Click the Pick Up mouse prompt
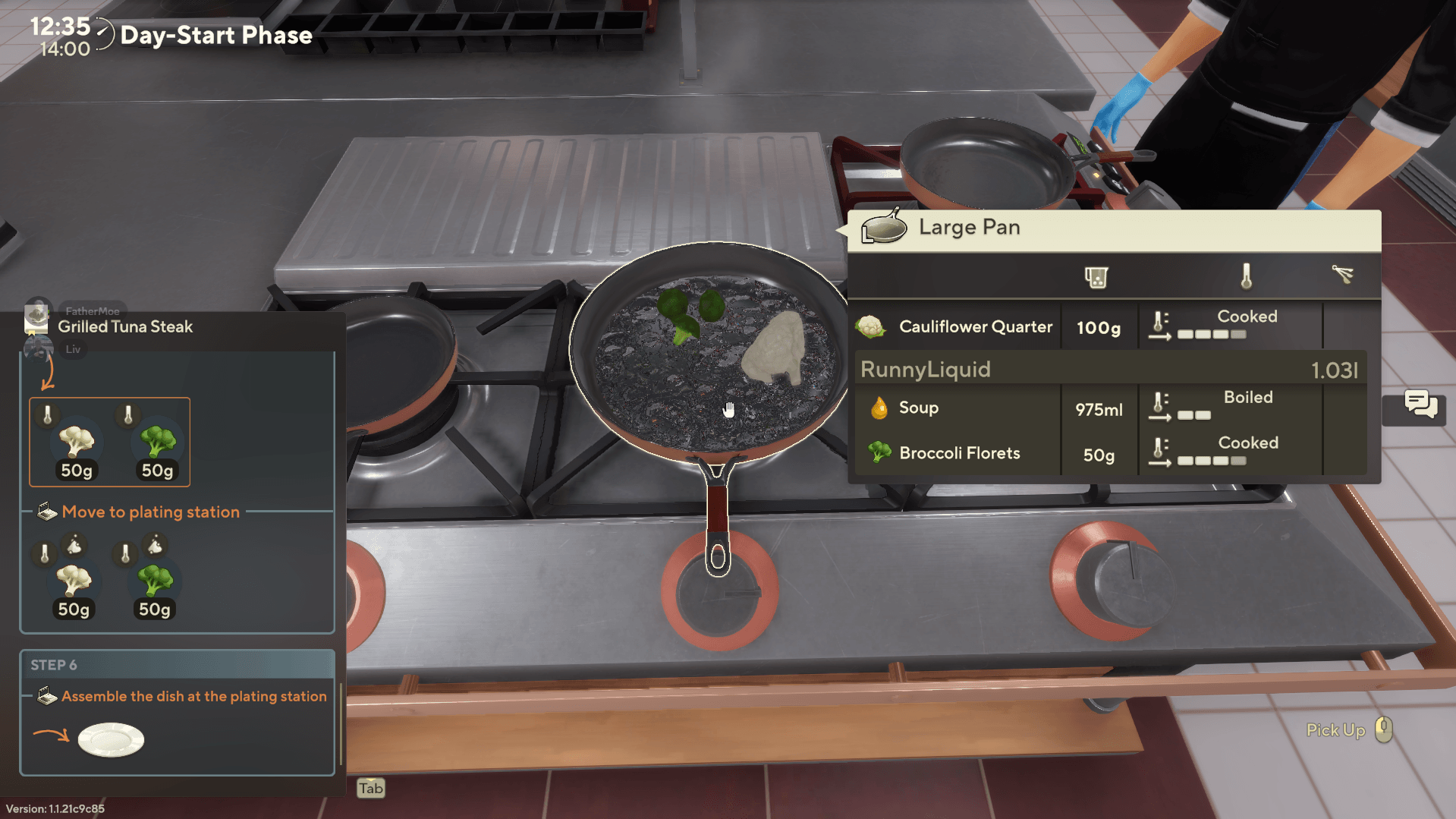 1384,729
